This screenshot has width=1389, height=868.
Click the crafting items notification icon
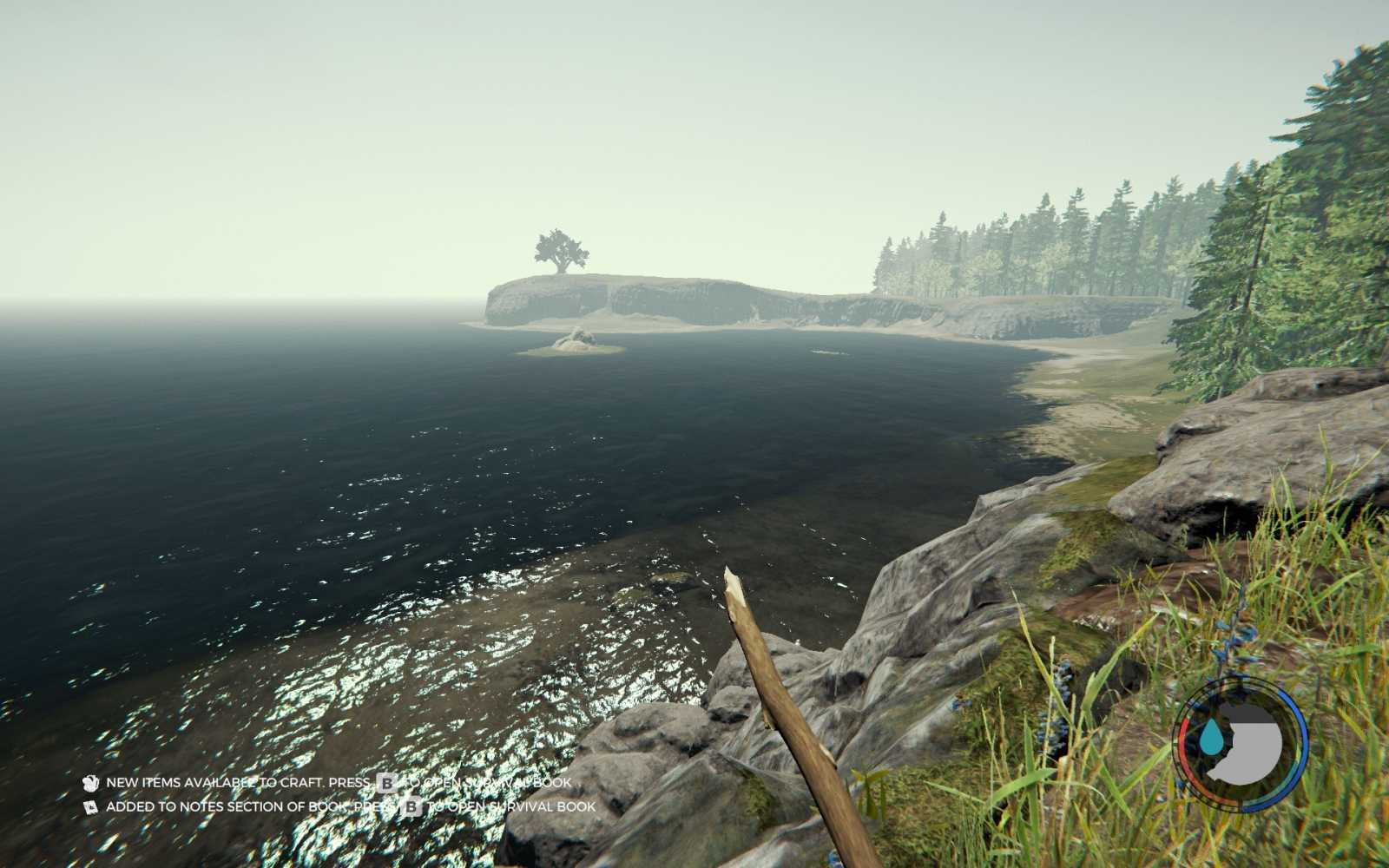click(x=89, y=783)
